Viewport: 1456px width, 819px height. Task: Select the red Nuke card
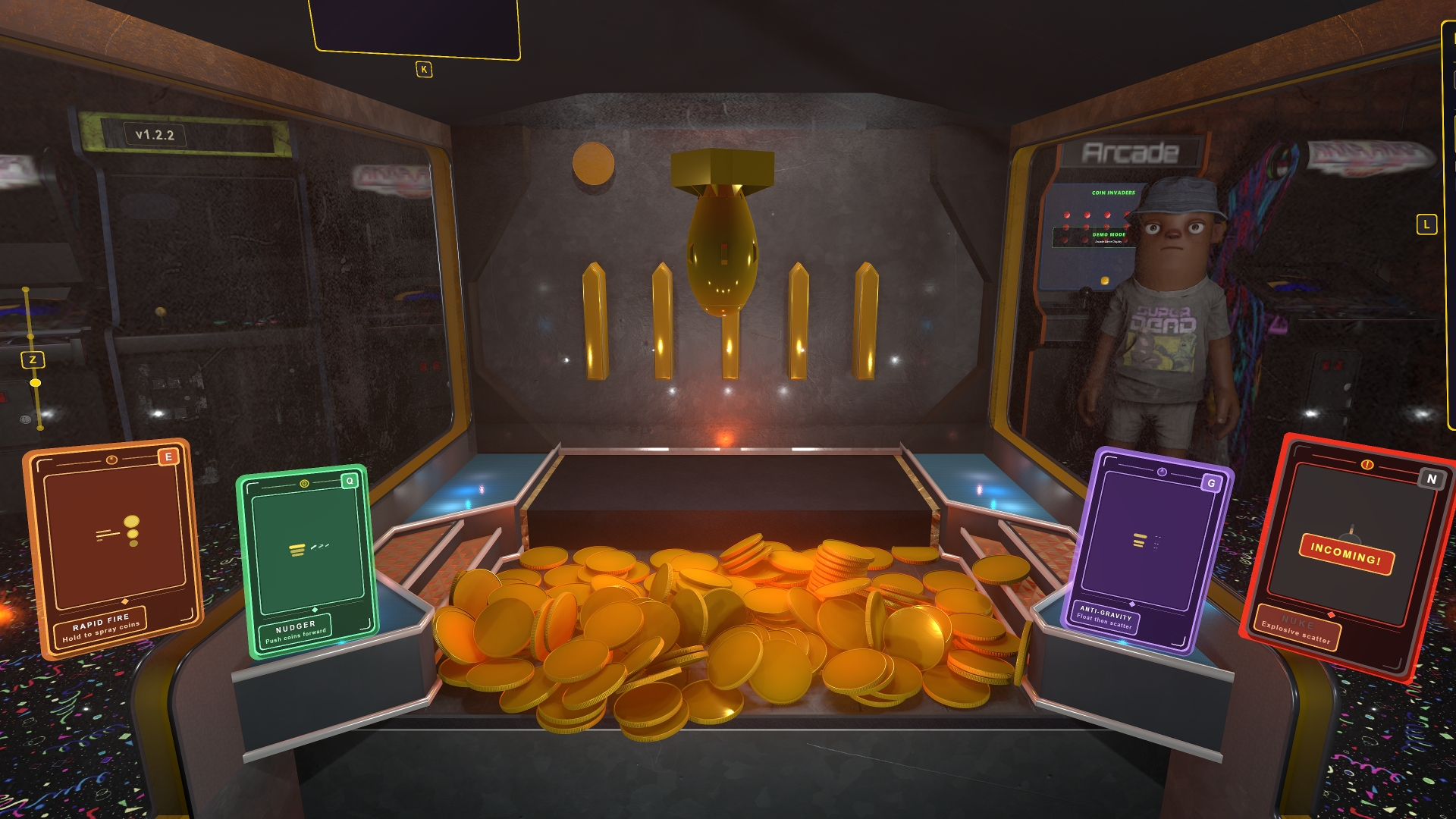coord(1348,556)
